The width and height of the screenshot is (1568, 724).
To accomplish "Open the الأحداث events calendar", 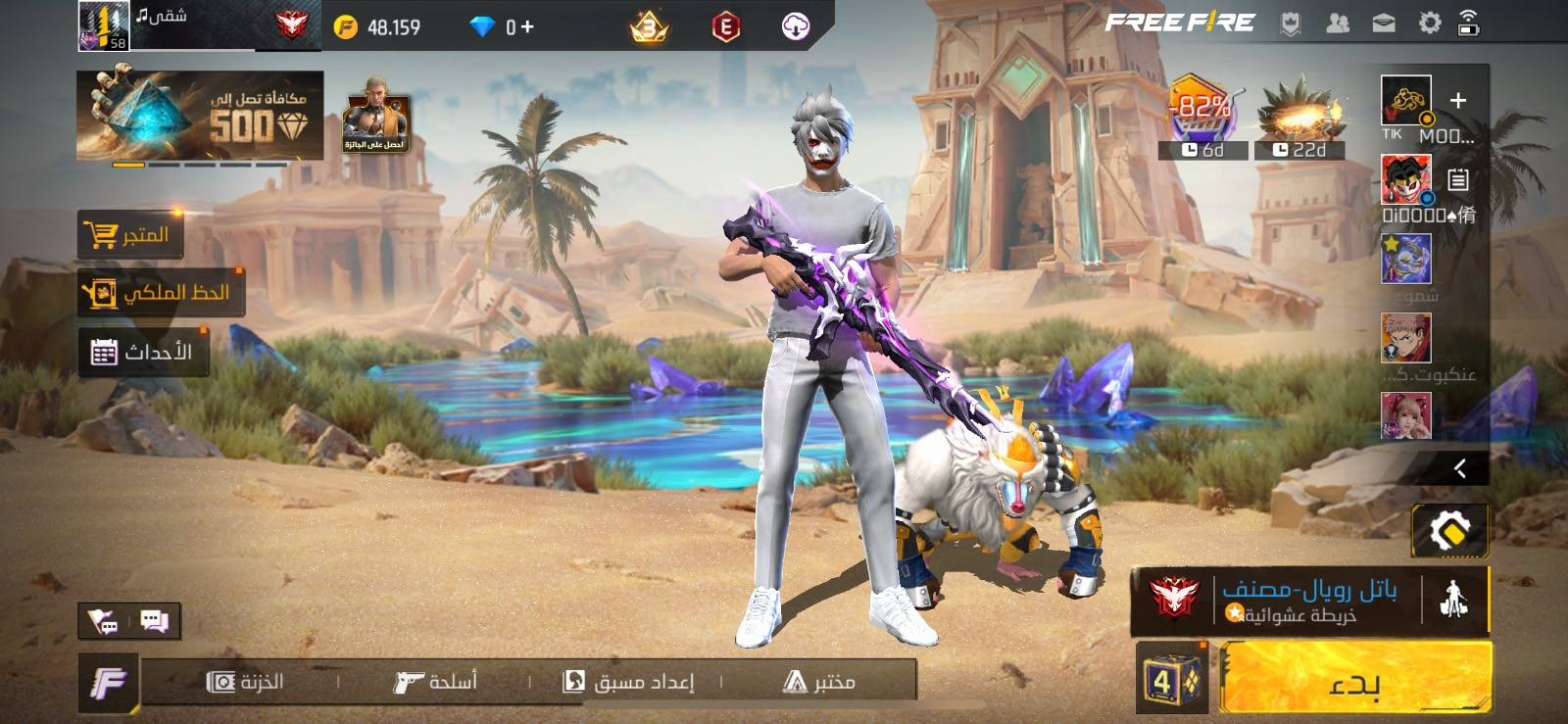I will point(143,352).
